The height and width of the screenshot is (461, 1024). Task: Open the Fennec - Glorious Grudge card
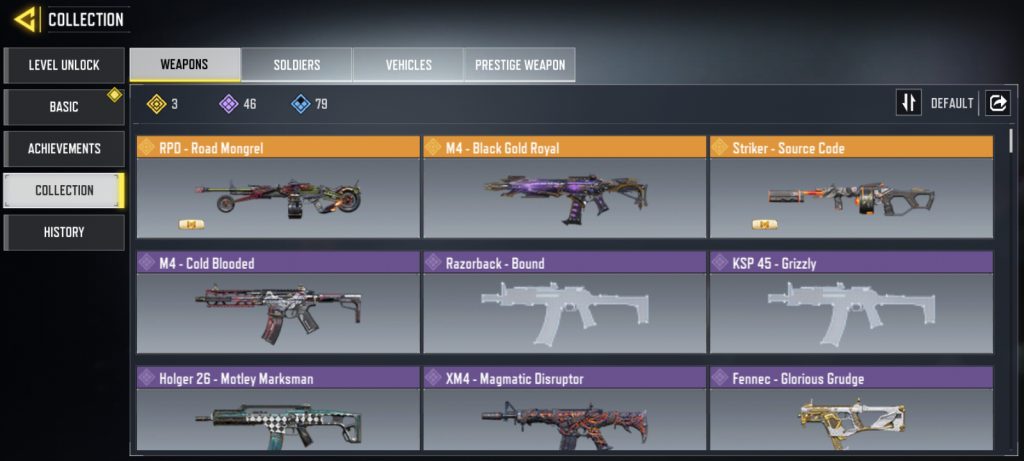851,412
